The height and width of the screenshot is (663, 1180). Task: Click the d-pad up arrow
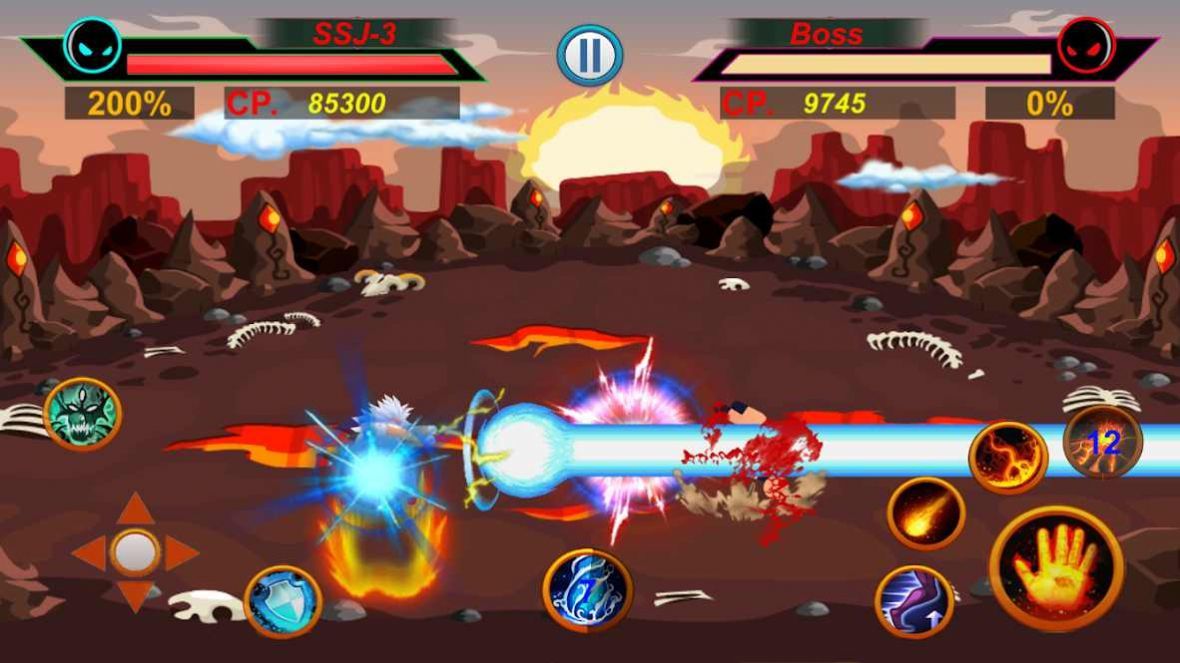[135, 509]
